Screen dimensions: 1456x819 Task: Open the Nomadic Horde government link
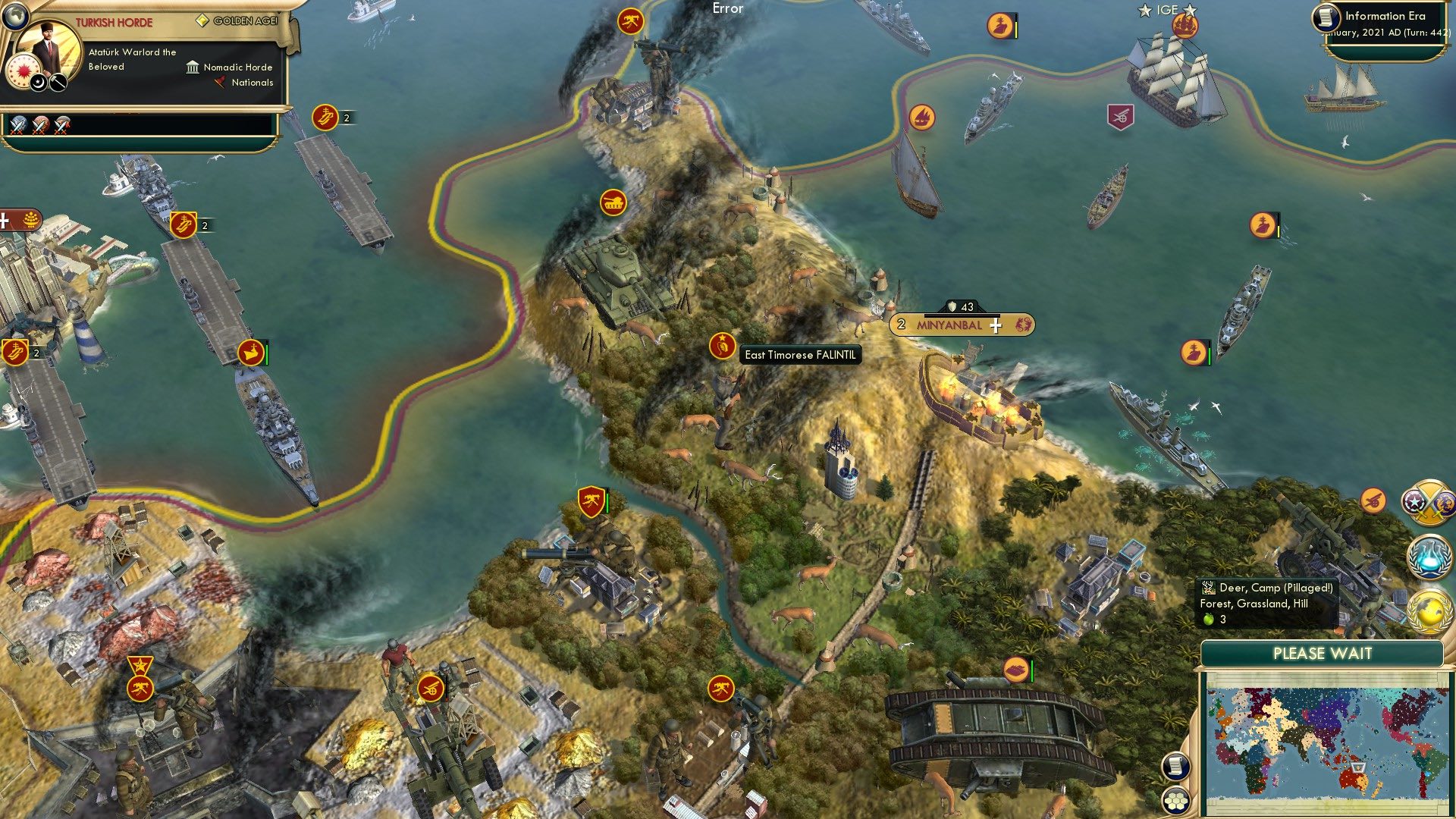click(x=237, y=67)
